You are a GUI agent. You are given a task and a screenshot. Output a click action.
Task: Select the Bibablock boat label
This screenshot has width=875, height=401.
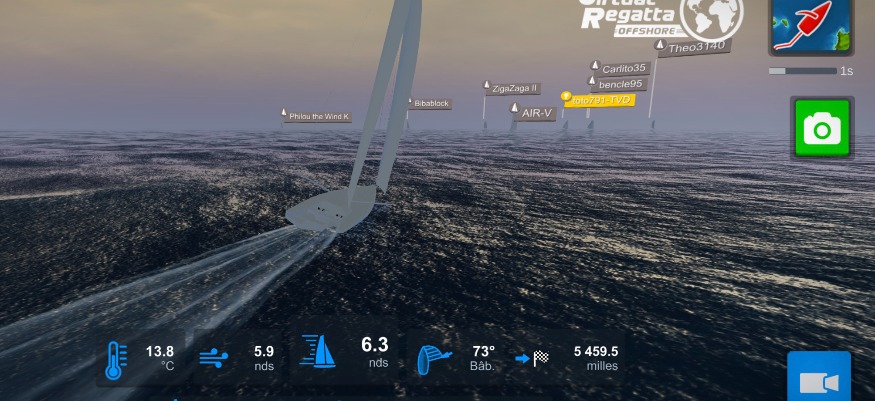(x=431, y=103)
